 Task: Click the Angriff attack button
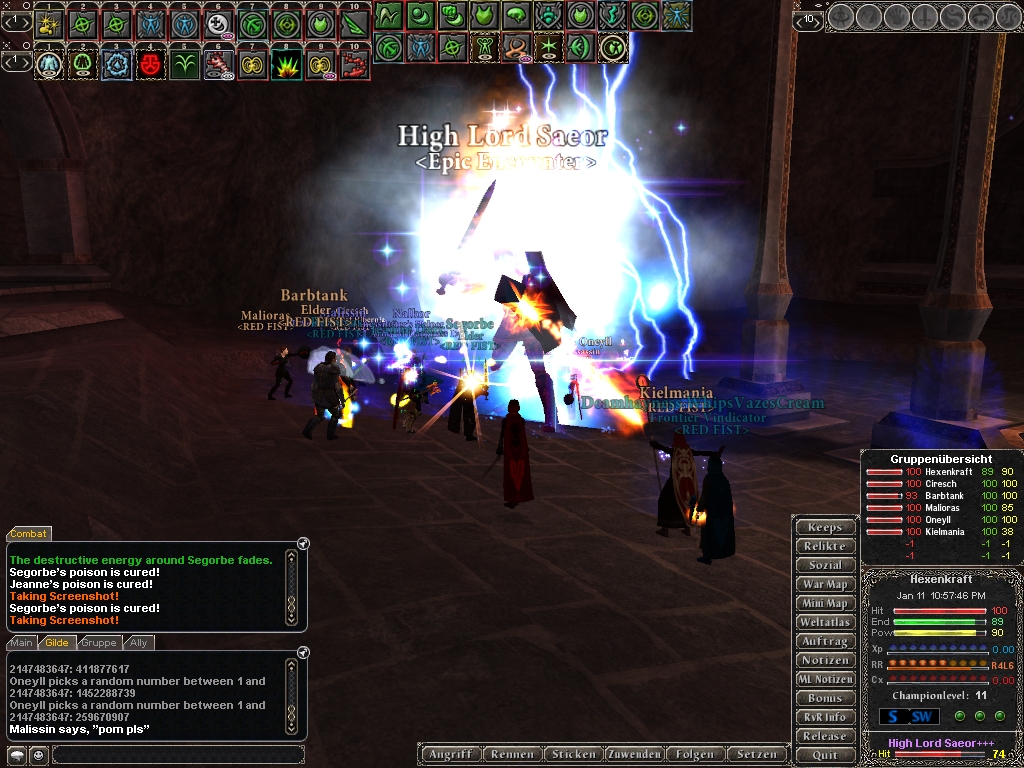(x=449, y=754)
